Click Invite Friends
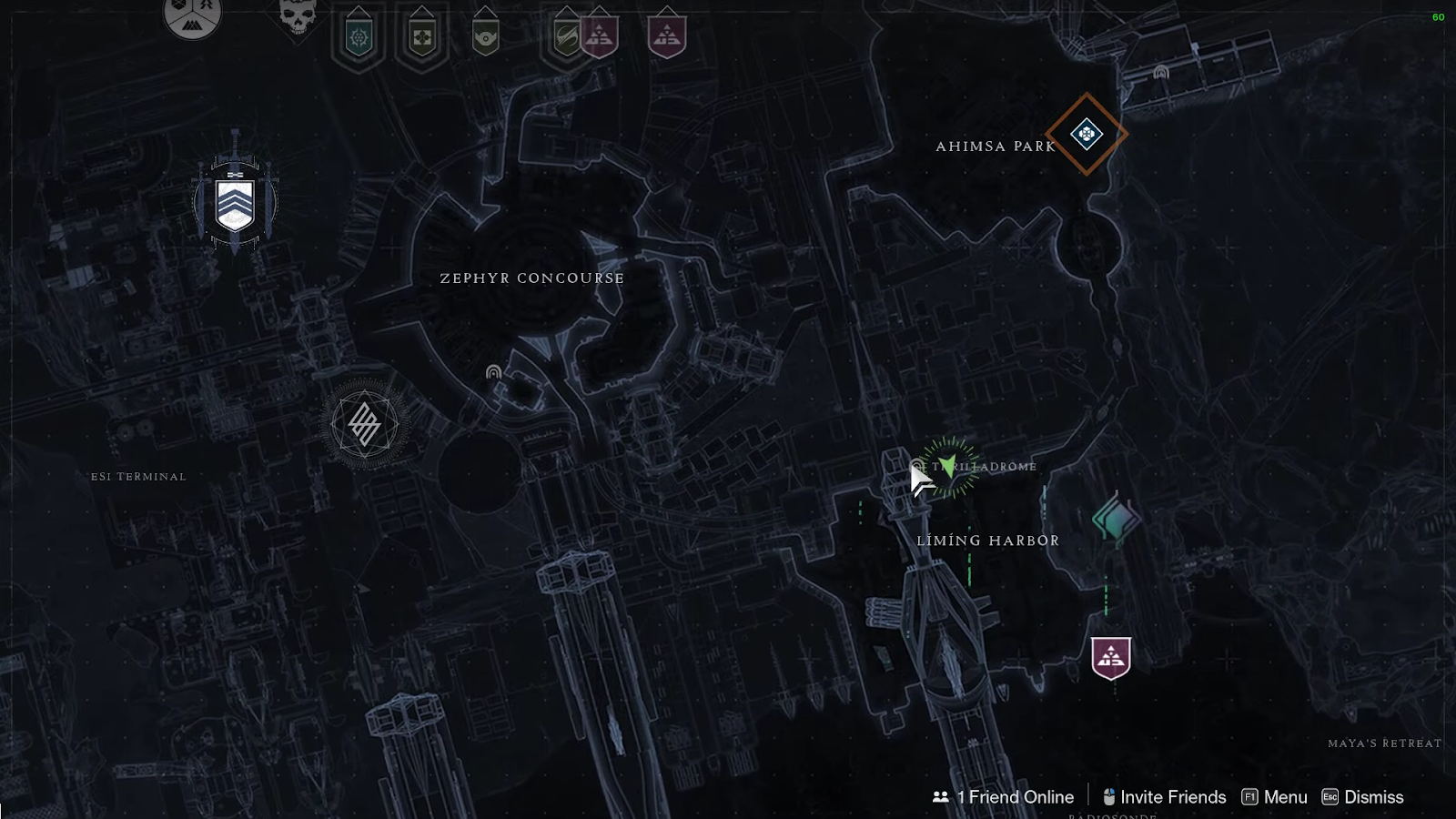This screenshot has height=819, width=1456. [x=1164, y=797]
